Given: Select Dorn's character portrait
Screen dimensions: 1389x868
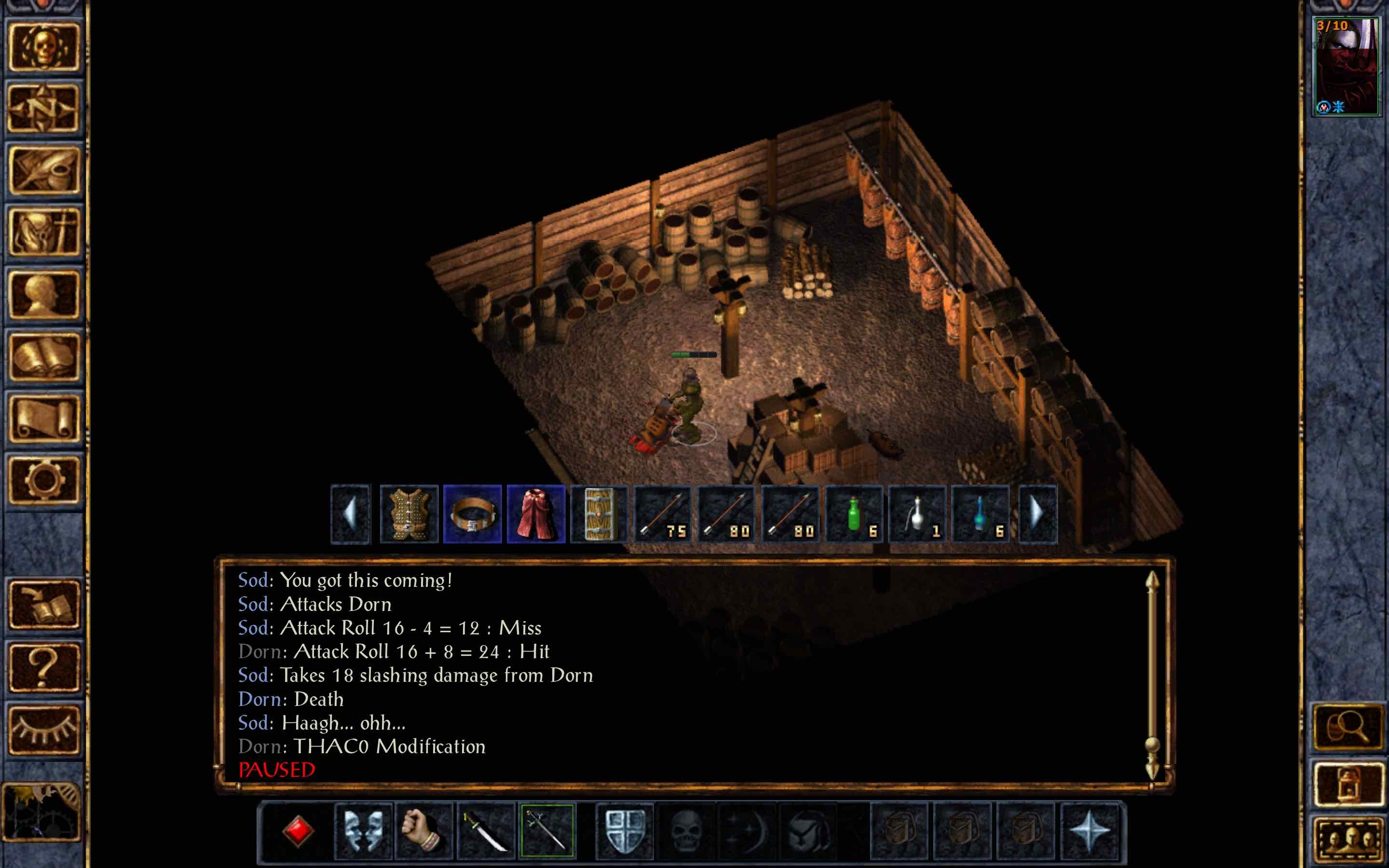Looking at the screenshot, I should click(1346, 66).
